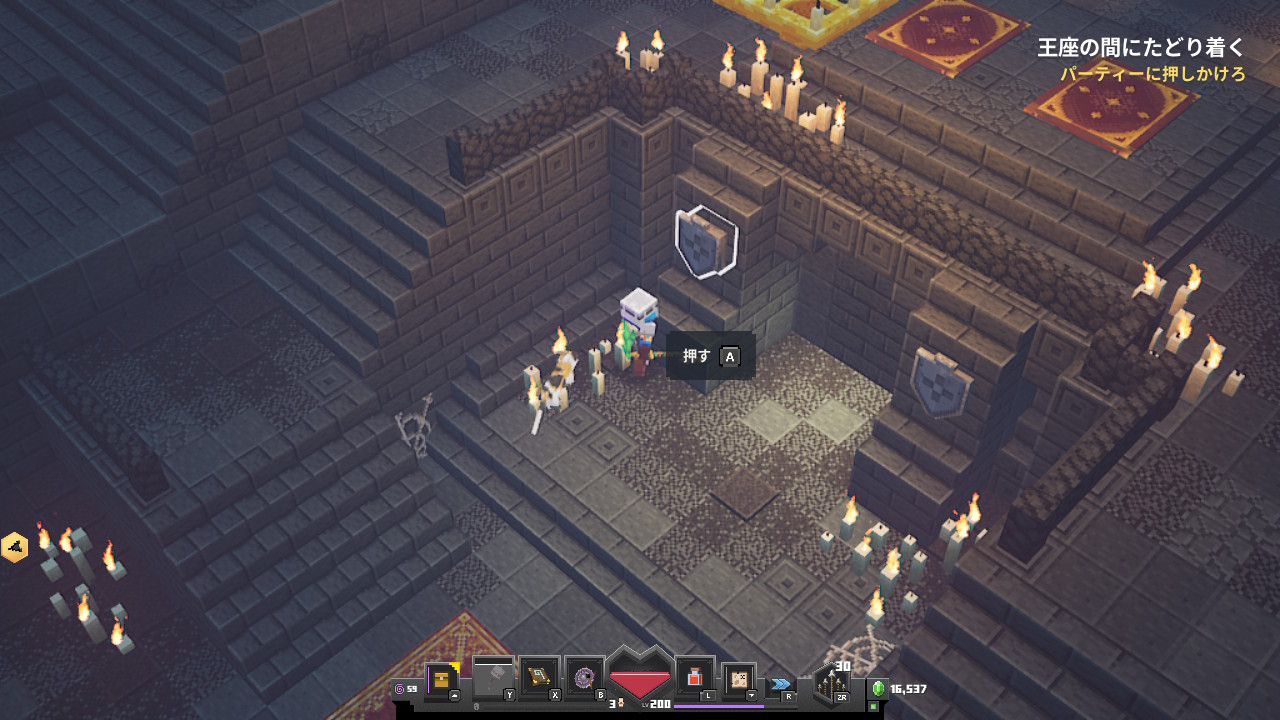Use the spellbook artifact
This screenshot has width=1280, height=720.
(538, 679)
